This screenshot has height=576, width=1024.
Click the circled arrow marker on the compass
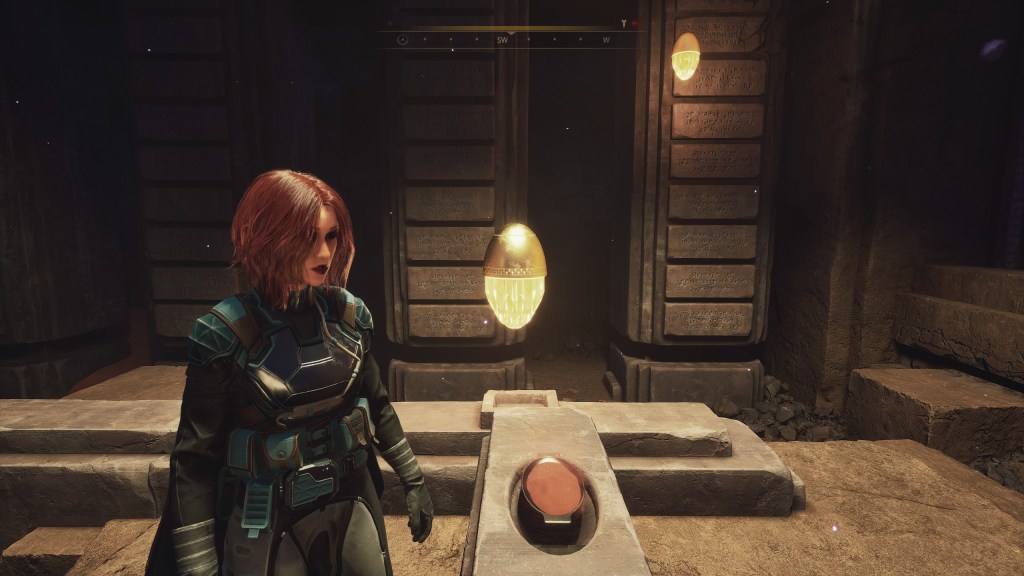click(x=402, y=40)
